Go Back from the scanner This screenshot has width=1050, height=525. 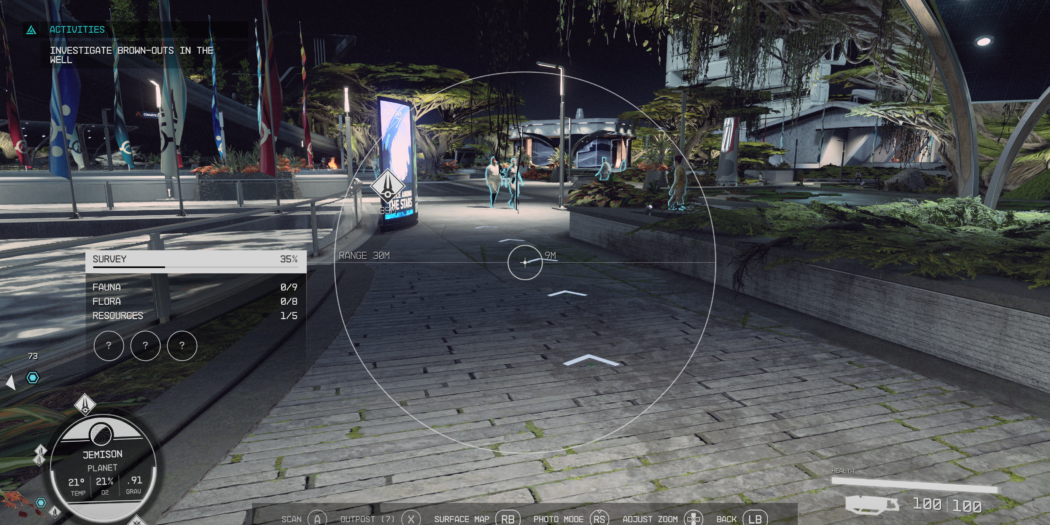[x=740, y=519]
